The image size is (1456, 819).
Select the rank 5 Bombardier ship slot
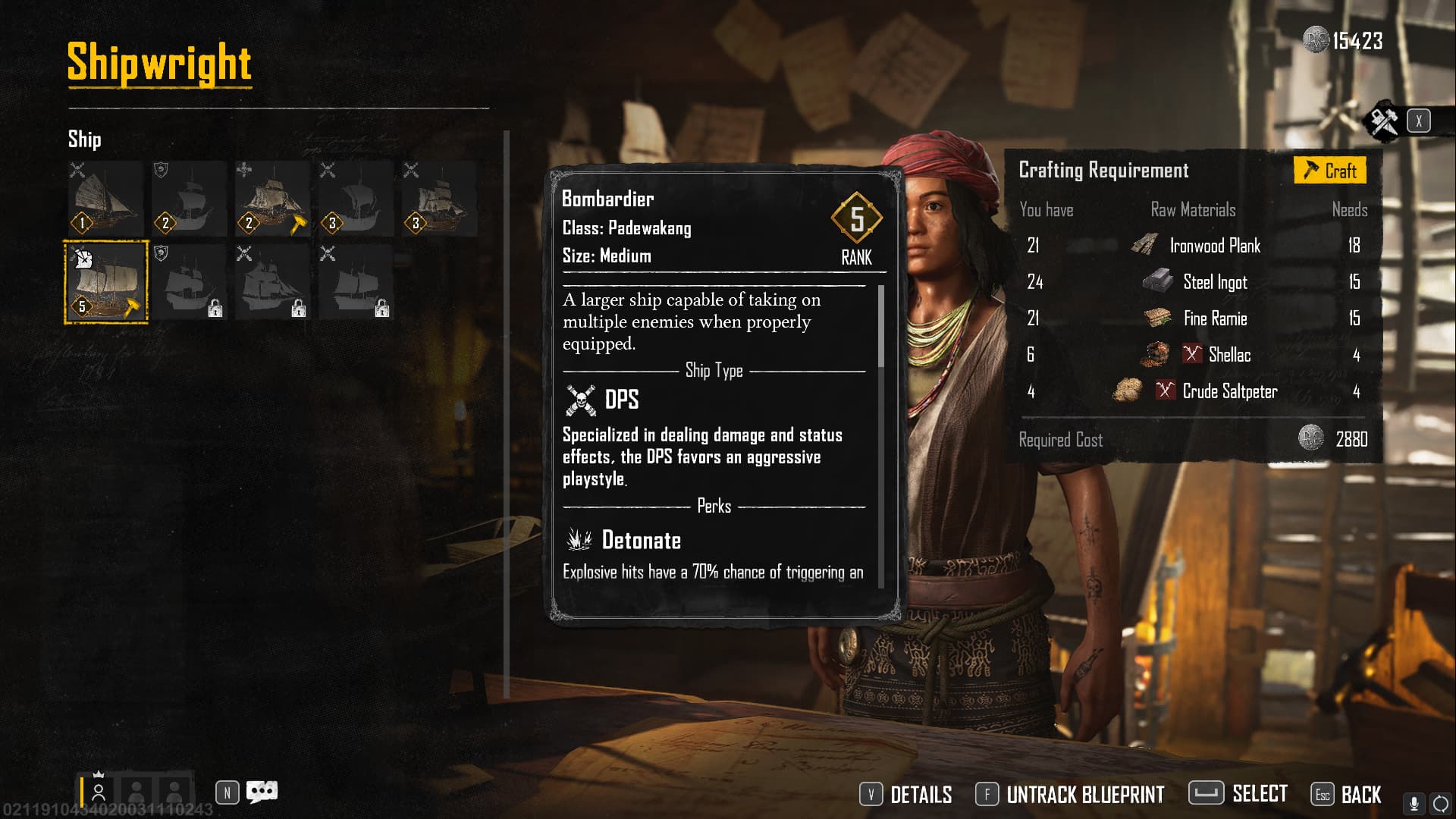(106, 282)
